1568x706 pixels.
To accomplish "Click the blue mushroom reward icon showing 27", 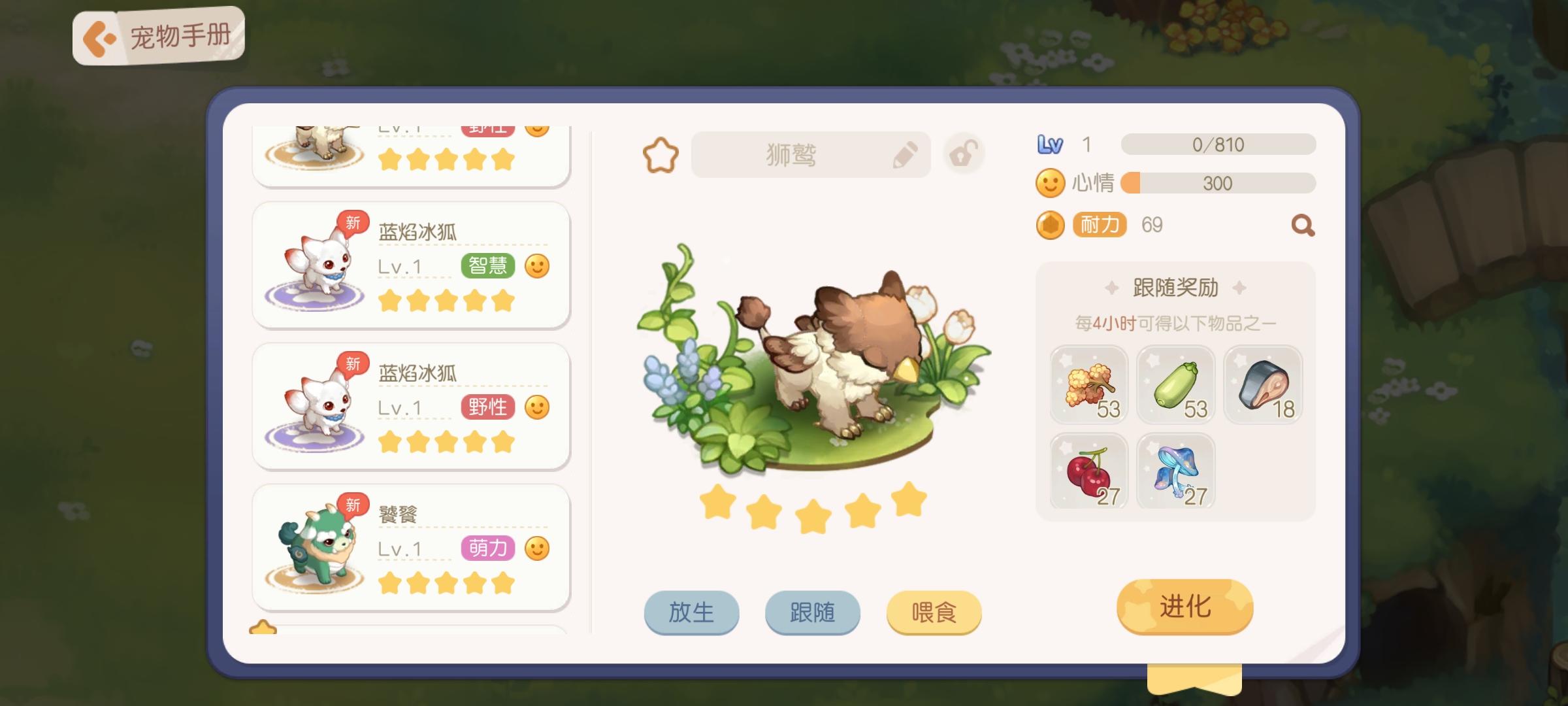I will 1175,472.
